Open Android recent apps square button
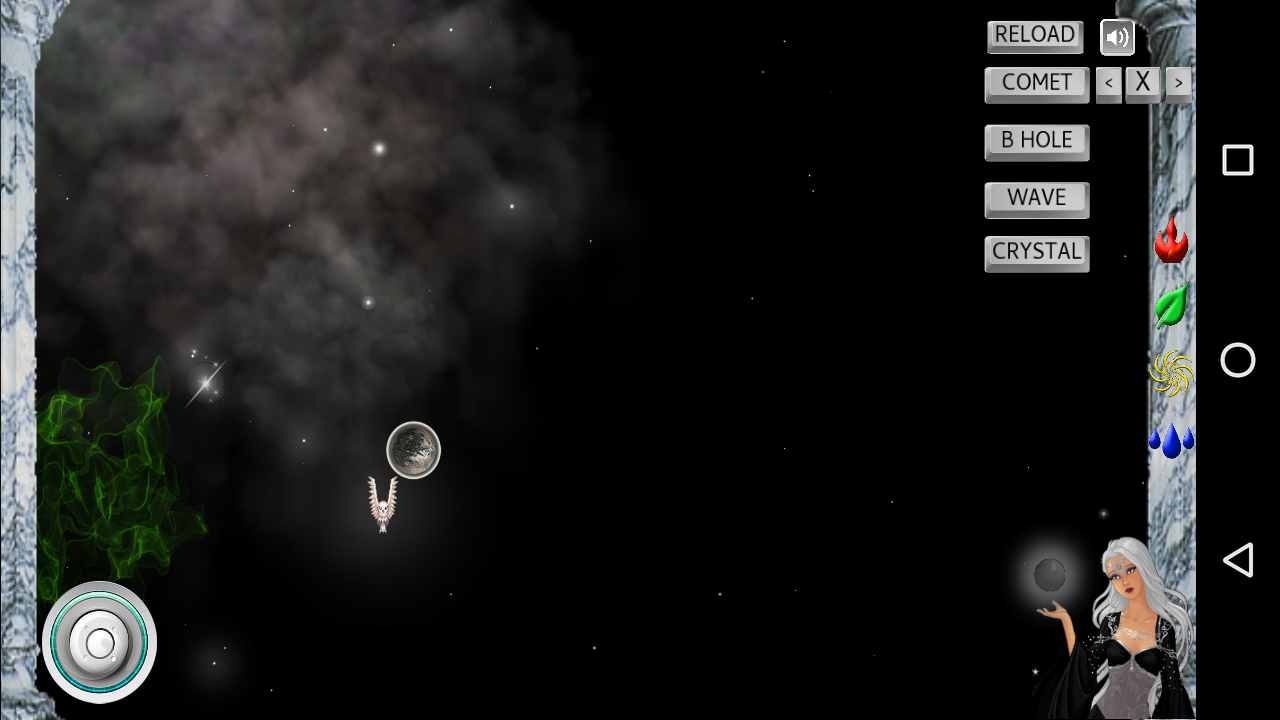 pos(1237,160)
